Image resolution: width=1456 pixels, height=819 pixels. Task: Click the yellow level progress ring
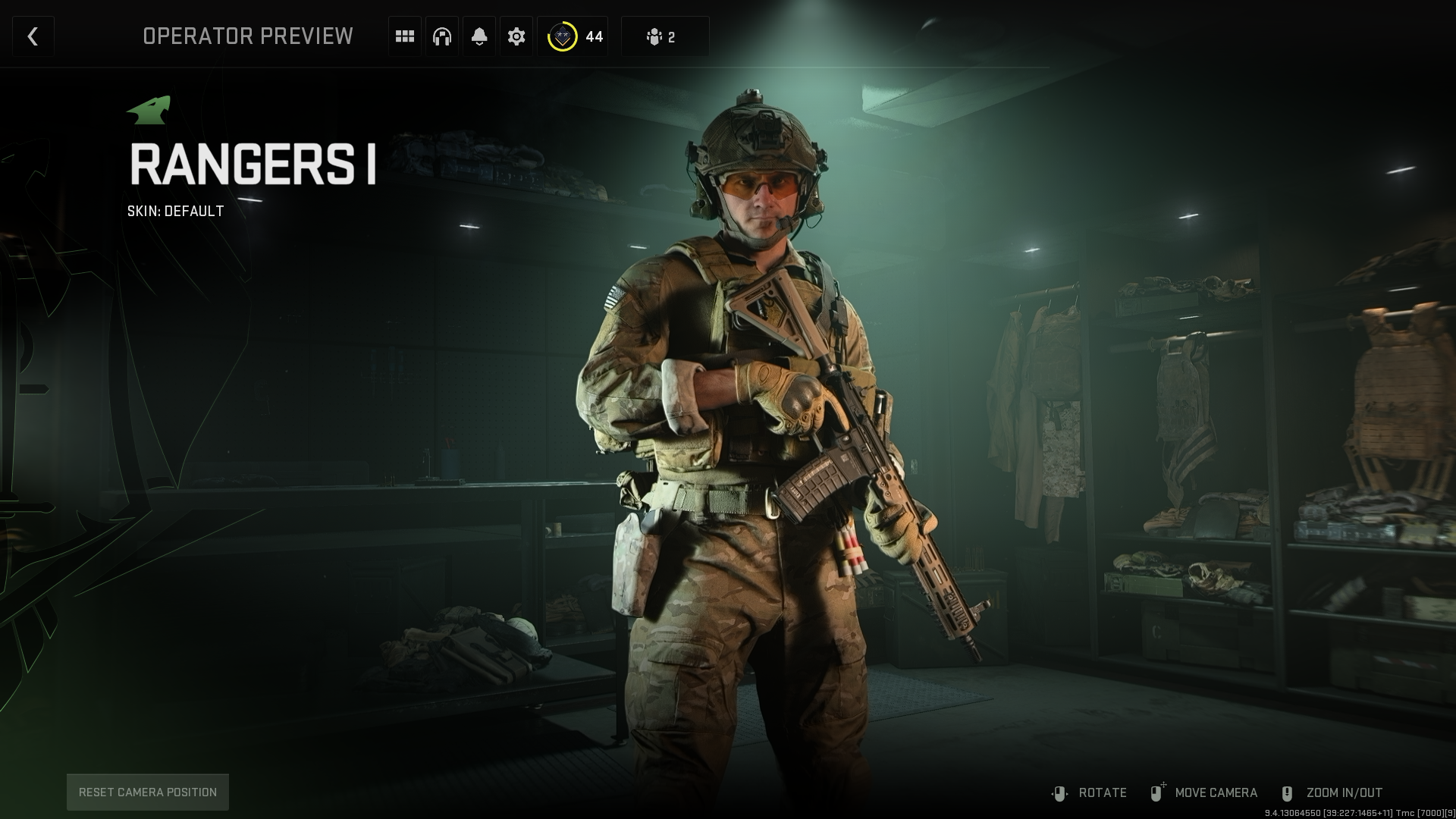(562, 36)
